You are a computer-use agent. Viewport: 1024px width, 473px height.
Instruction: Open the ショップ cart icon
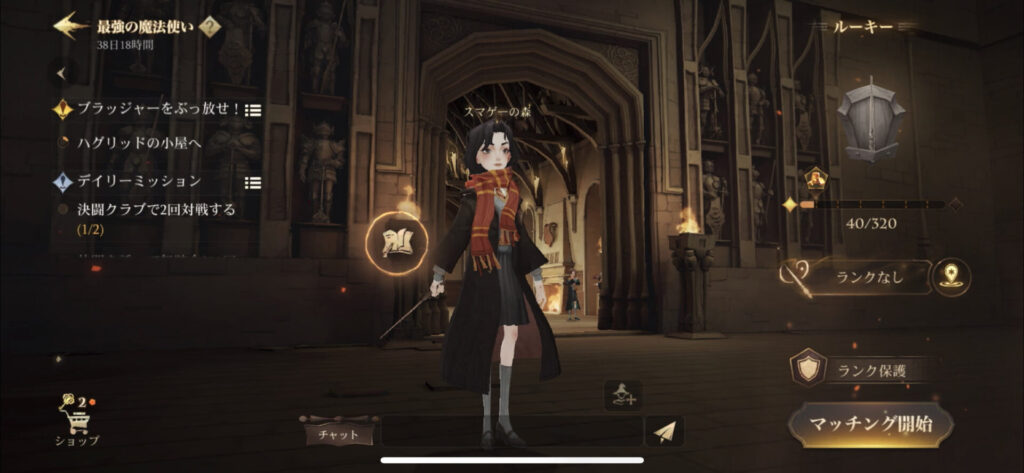pos(76,418)
